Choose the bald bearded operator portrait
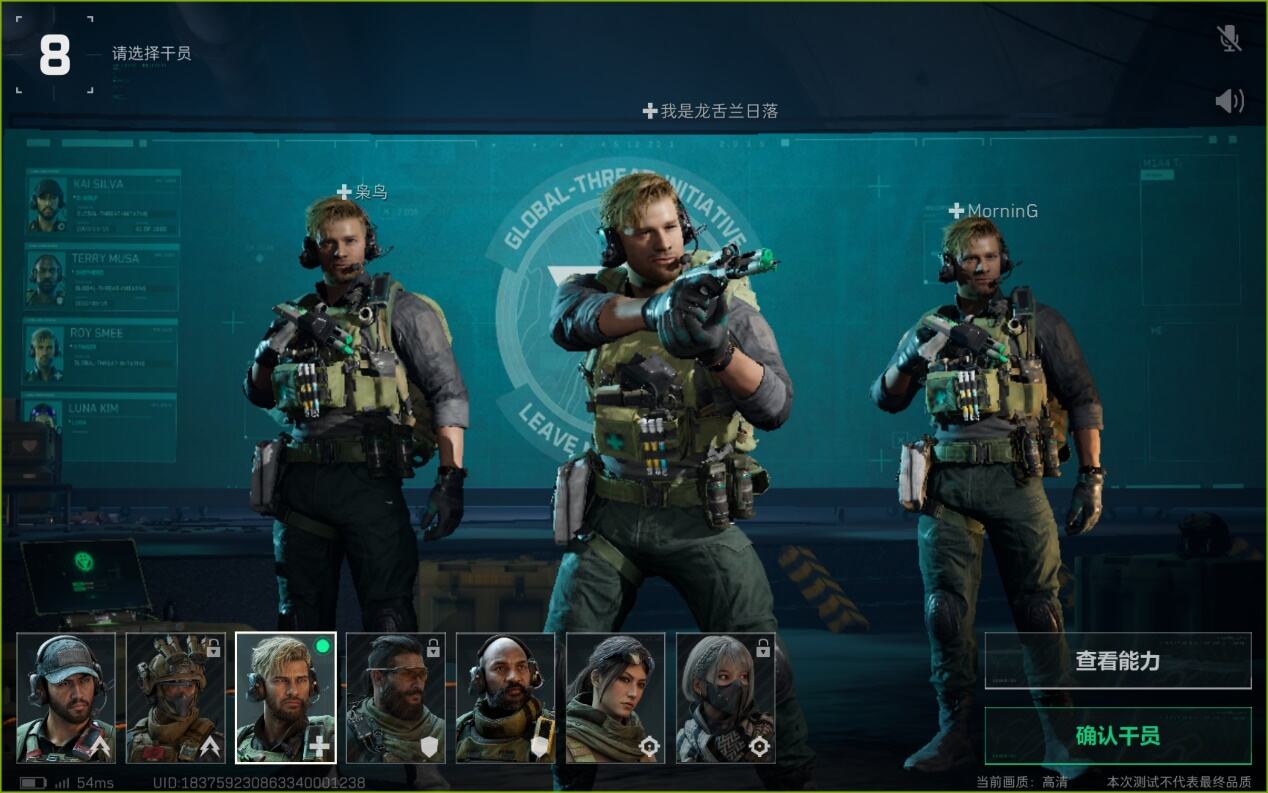 (506, 697)
